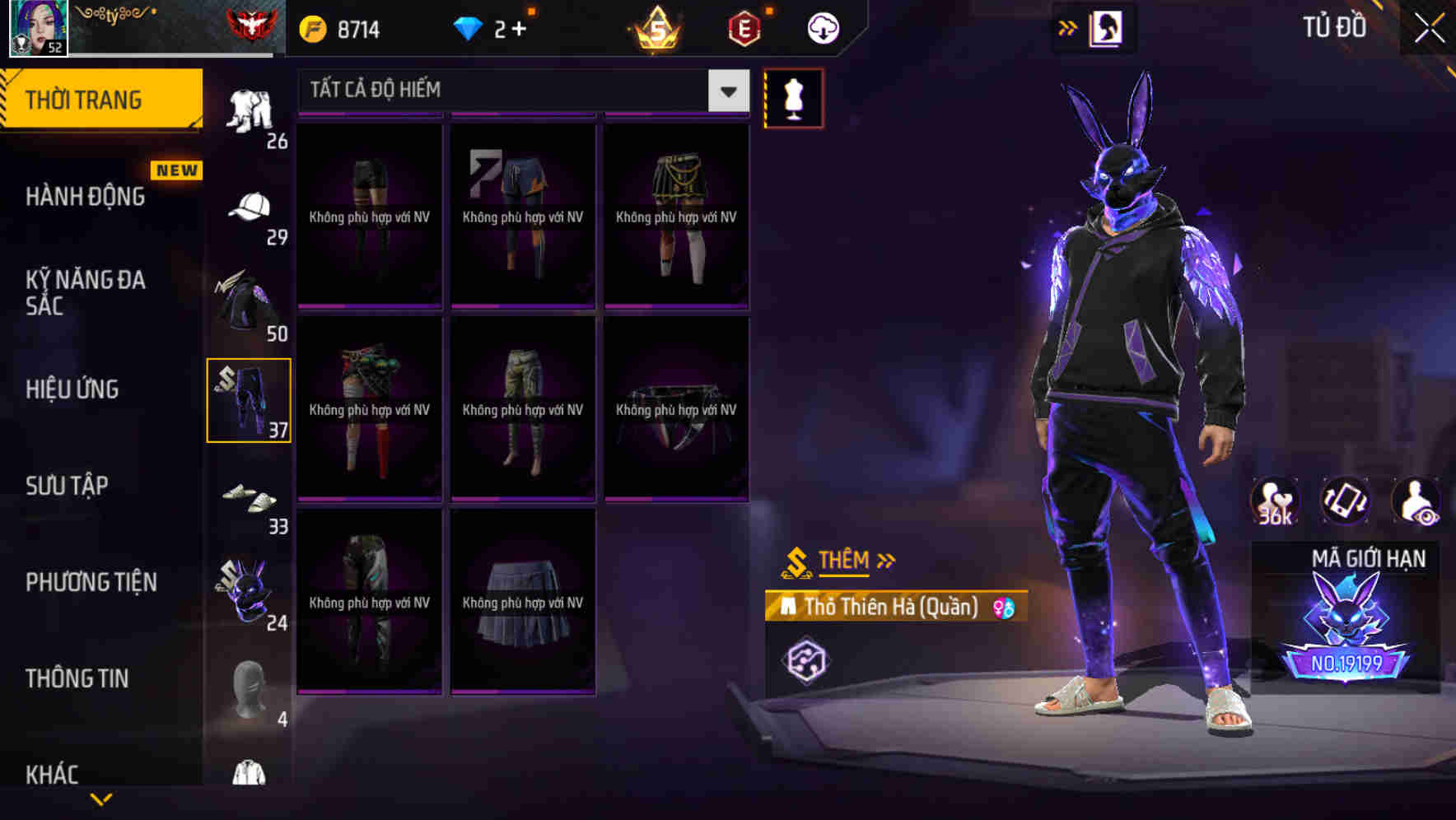The height and width of the screenshot is (820, 1456).
Task: Open the gold coin balance display
Action: click(338, 27)
